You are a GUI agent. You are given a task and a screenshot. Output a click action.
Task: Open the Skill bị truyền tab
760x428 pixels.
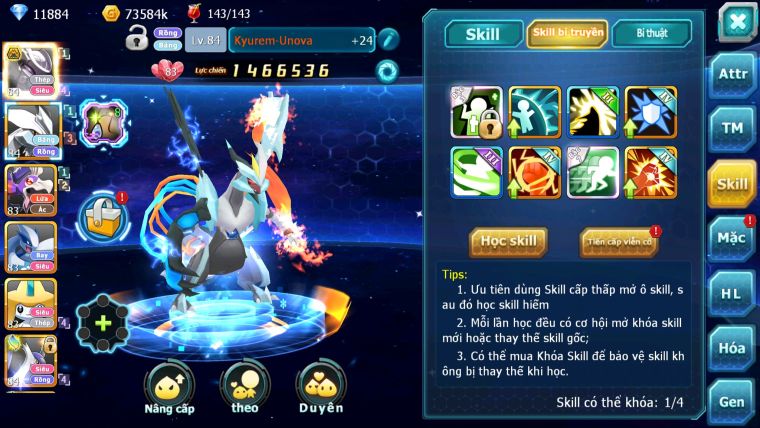[567, 33]
